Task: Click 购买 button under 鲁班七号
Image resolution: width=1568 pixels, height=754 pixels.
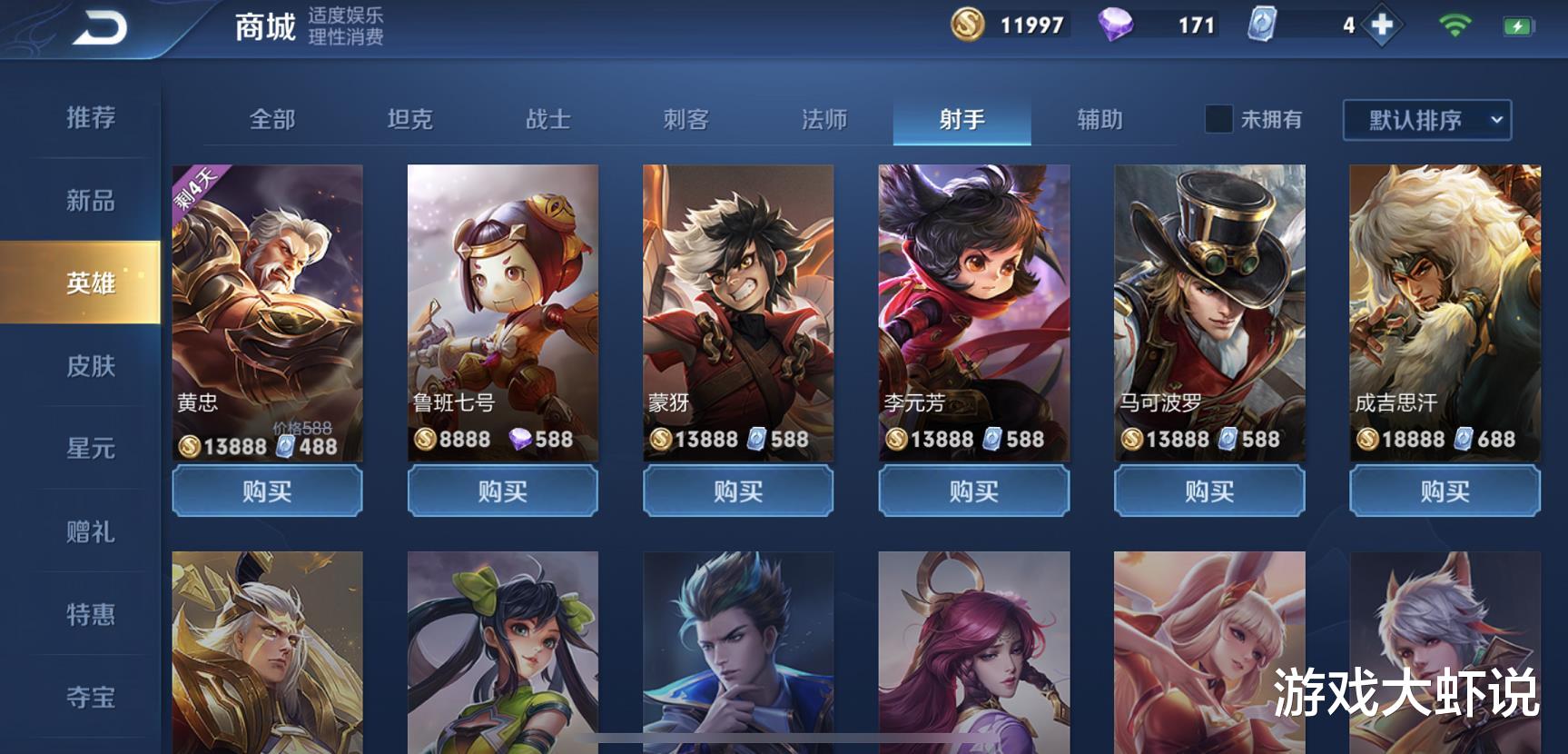Action: click(502, 491)
